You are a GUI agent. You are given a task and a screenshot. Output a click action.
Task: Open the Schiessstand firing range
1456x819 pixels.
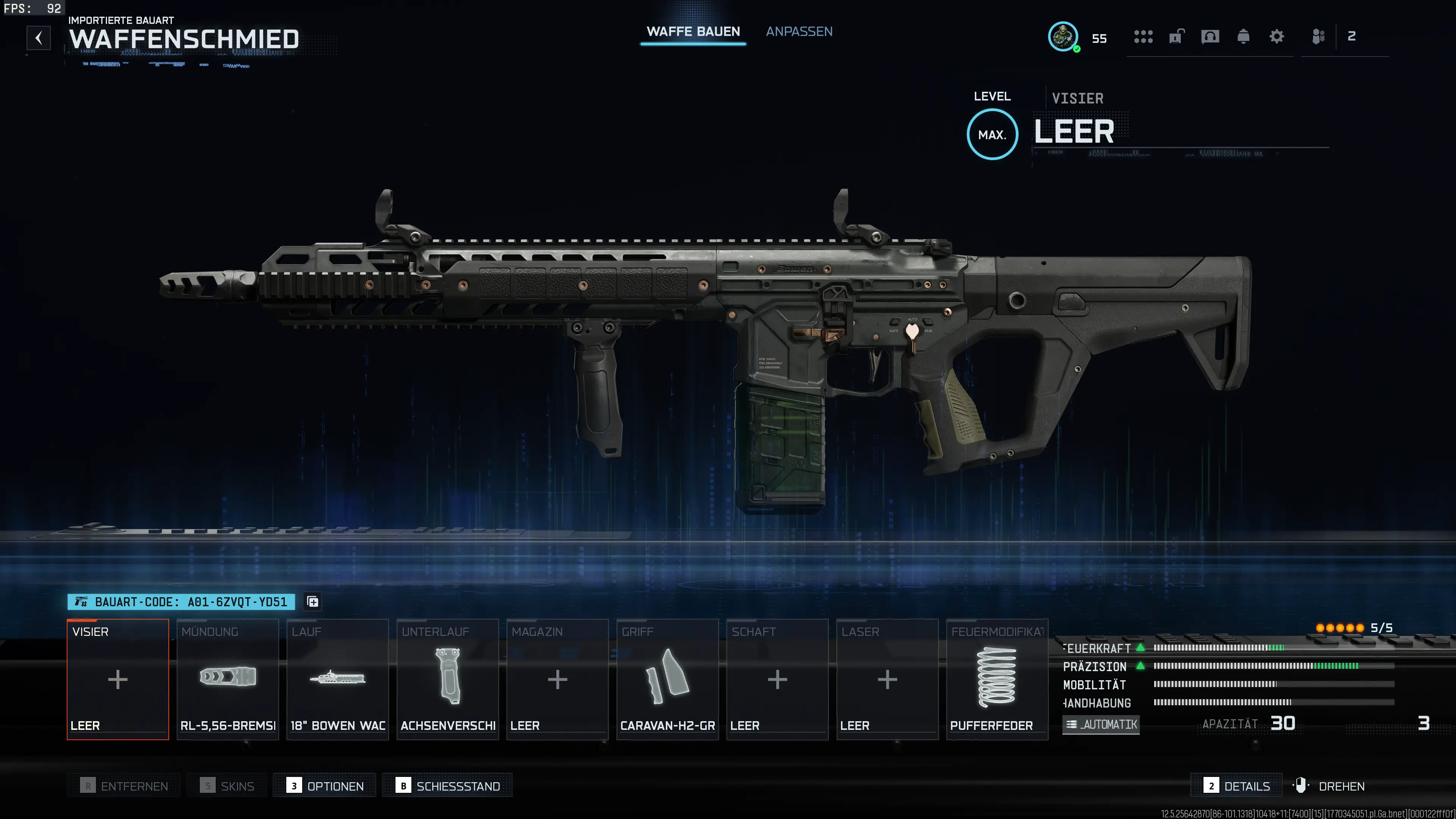tap(447, 786)
